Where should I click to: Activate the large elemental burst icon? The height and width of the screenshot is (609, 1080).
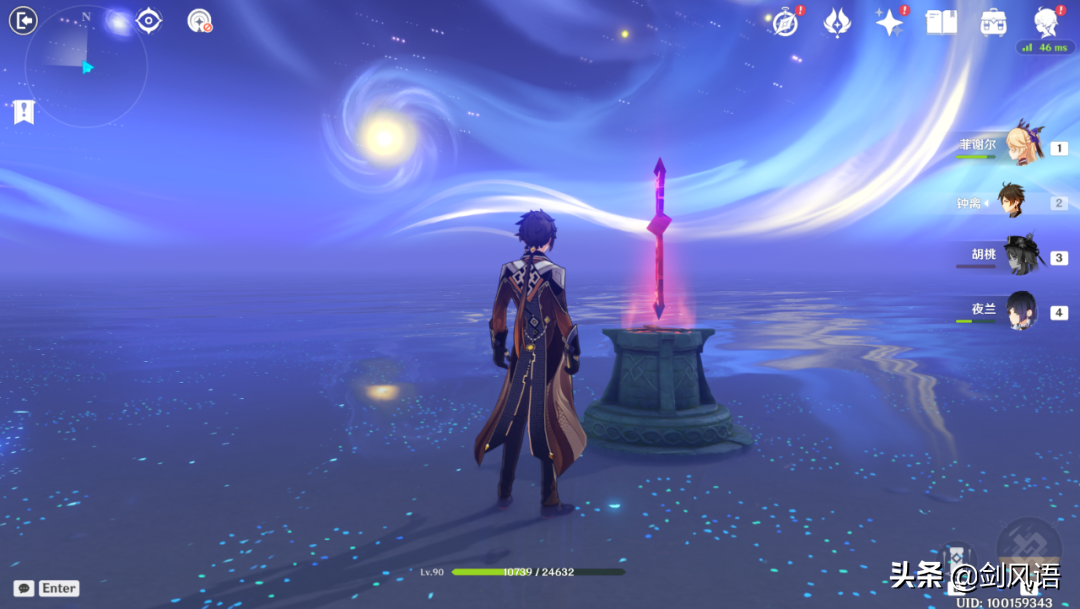[1029, 549]
